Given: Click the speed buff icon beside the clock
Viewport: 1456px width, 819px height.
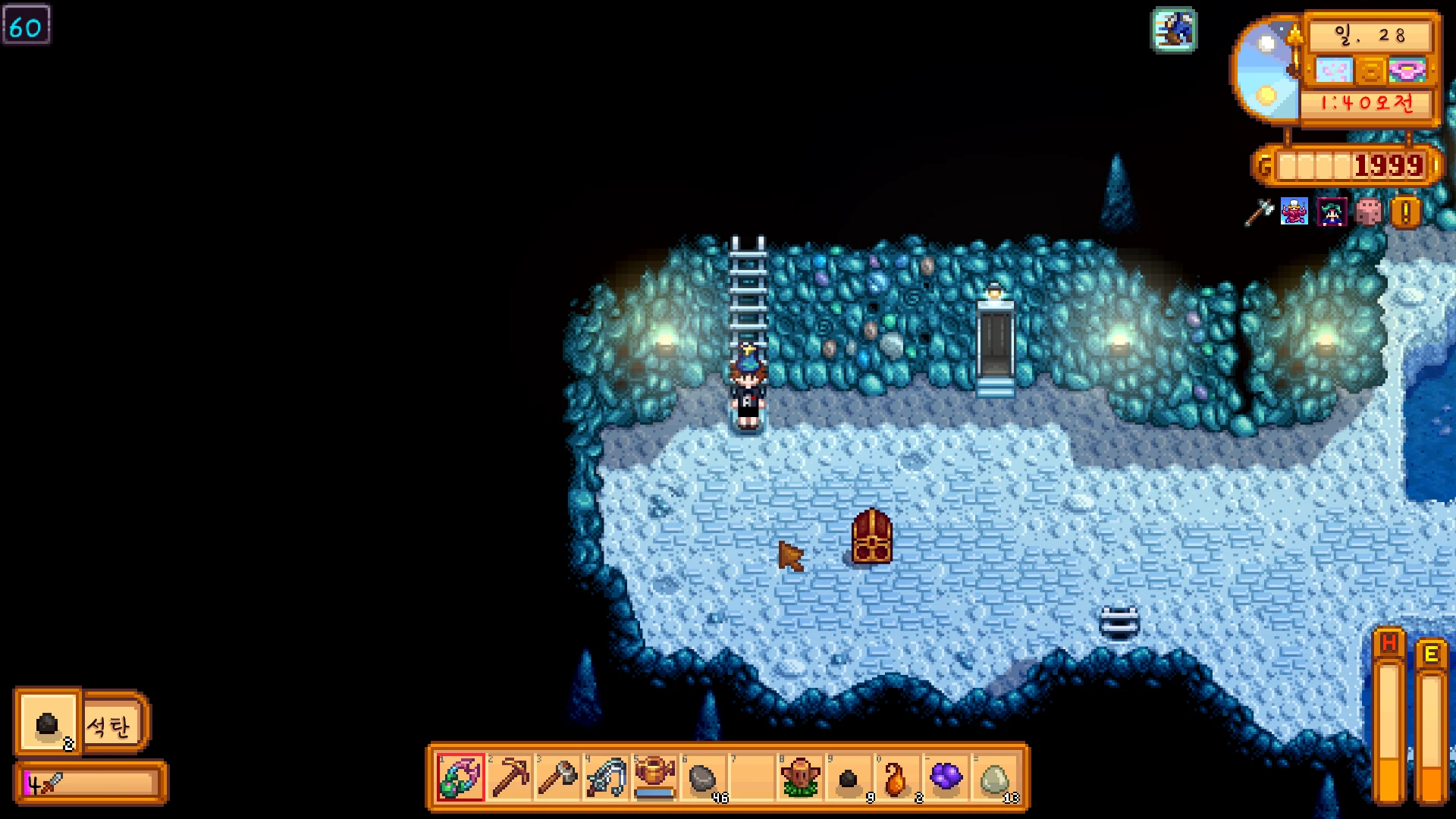Looking at the screenshot, I should click(x=1174, y=30).
